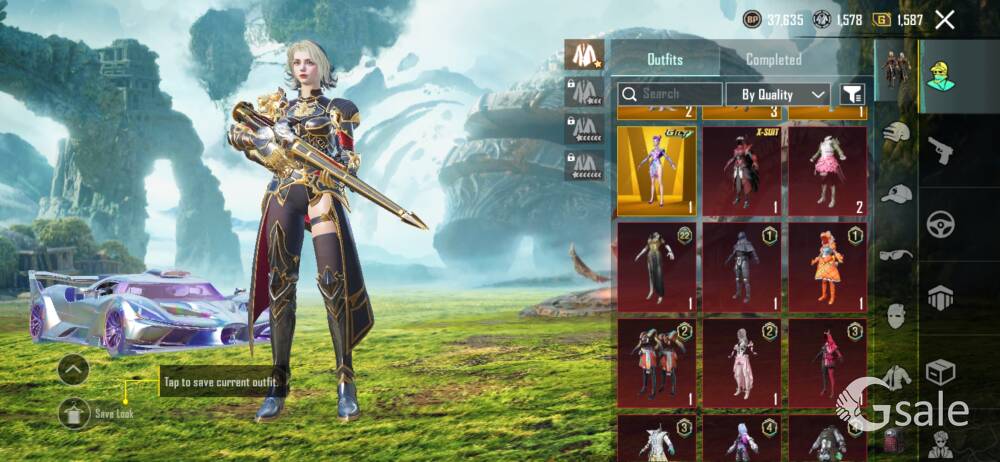This screenshot has width=1000, height=462.
Task: Open the filter options button
Action: [x=852, y=94]
